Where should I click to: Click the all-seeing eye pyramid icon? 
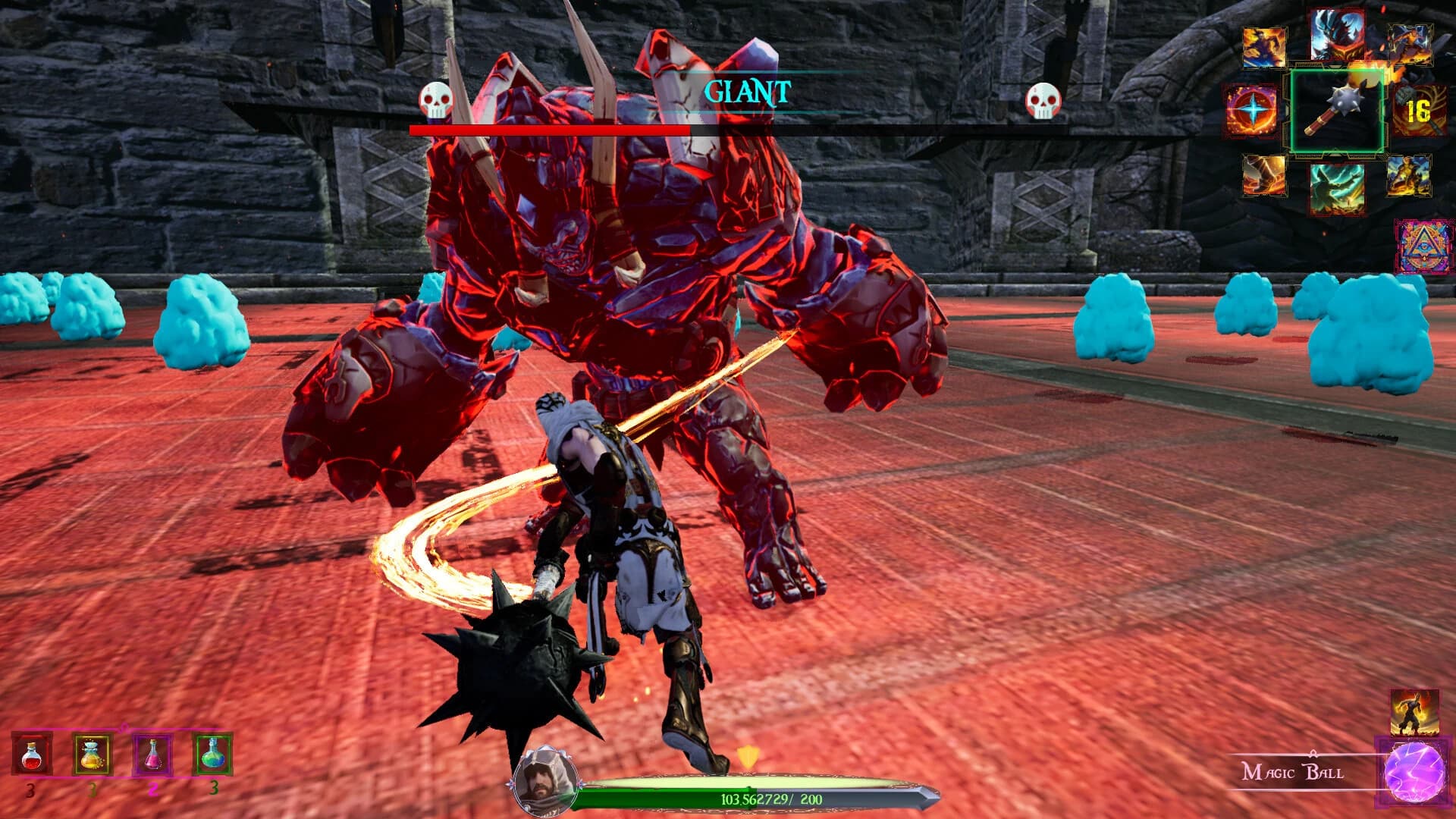point(1423,246)
